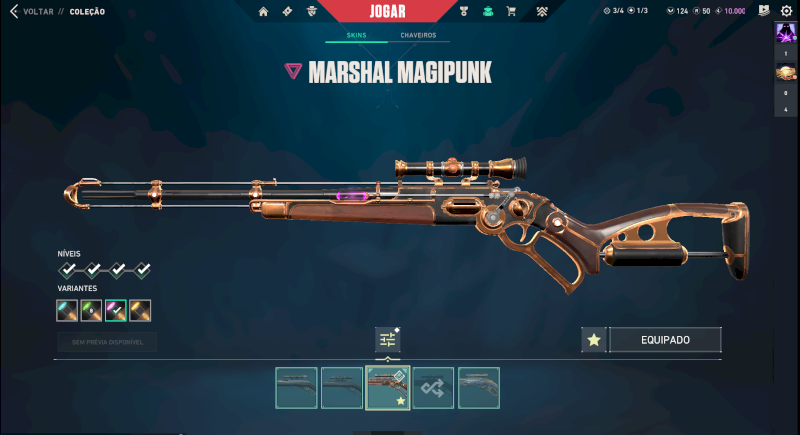Open the shopping cart store

pos(511,12)
